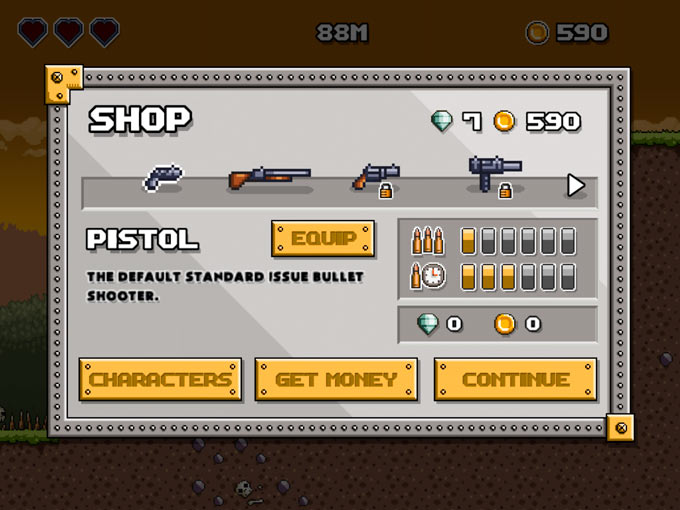680x510 pixels.
Task: Choose the shotgun weapon
Action: pyautogui.click(x=269, y=178)
